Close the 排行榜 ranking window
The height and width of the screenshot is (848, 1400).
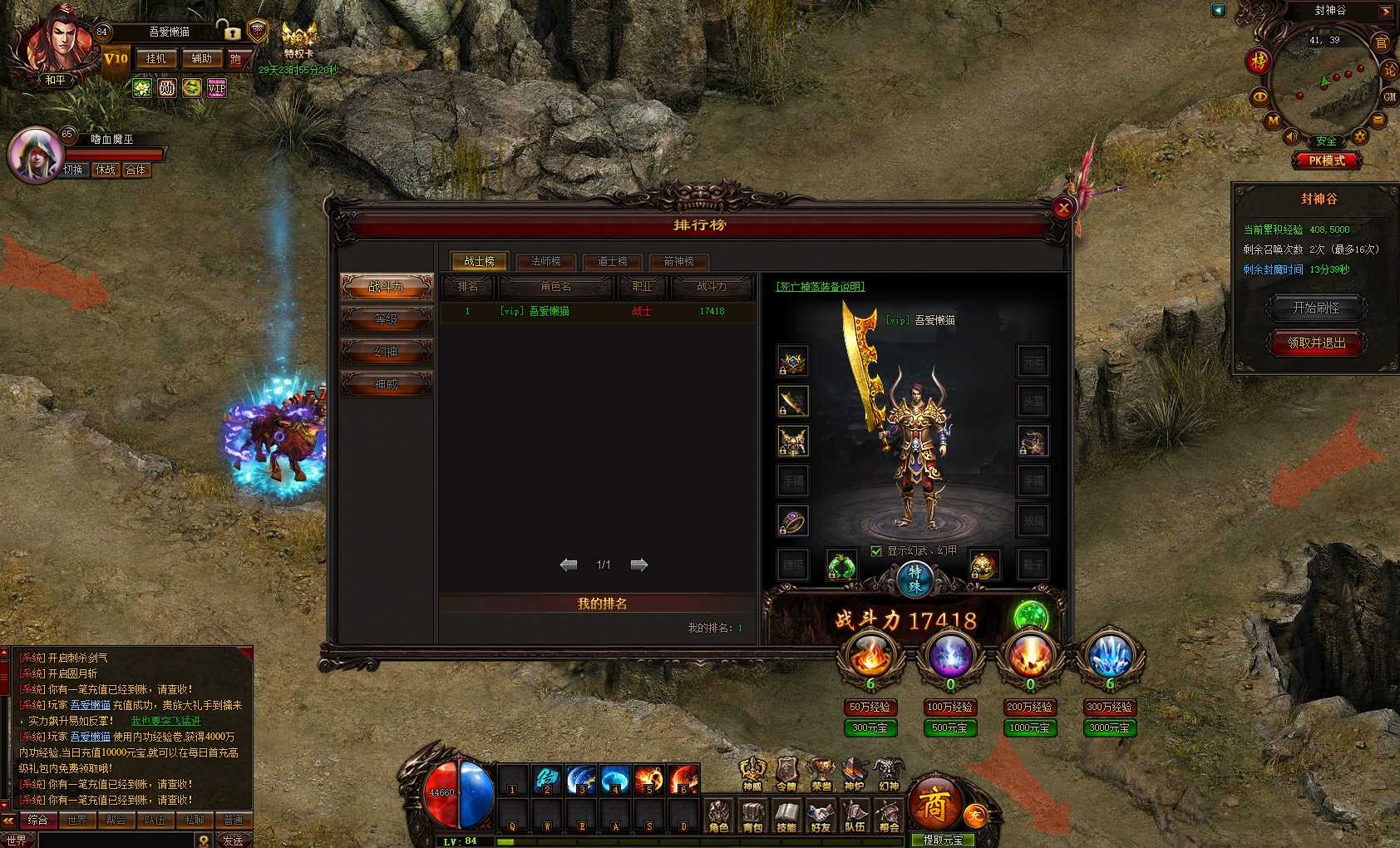1062,209
